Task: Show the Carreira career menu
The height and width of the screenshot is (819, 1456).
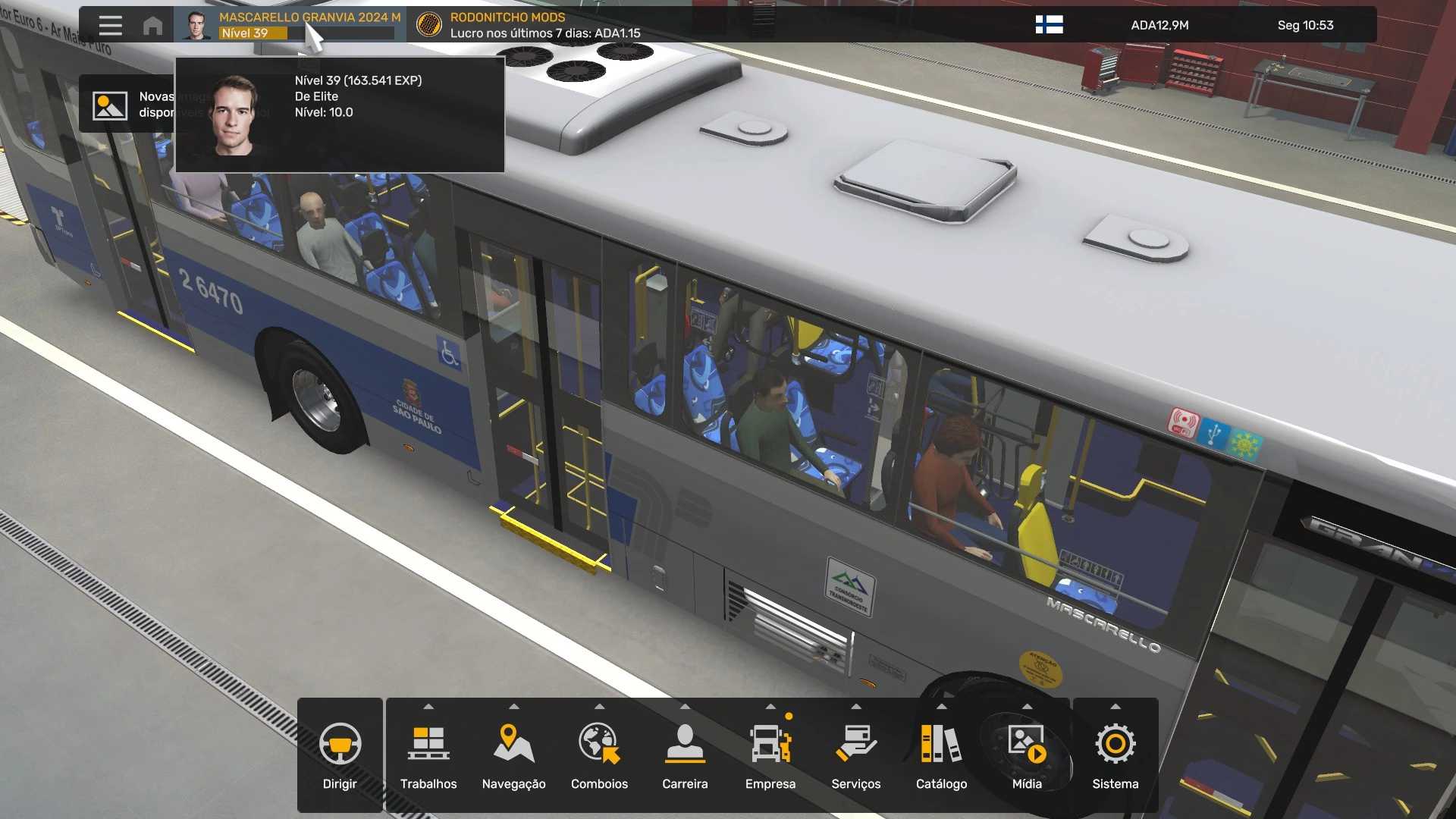Action: [x=685, y=755]
